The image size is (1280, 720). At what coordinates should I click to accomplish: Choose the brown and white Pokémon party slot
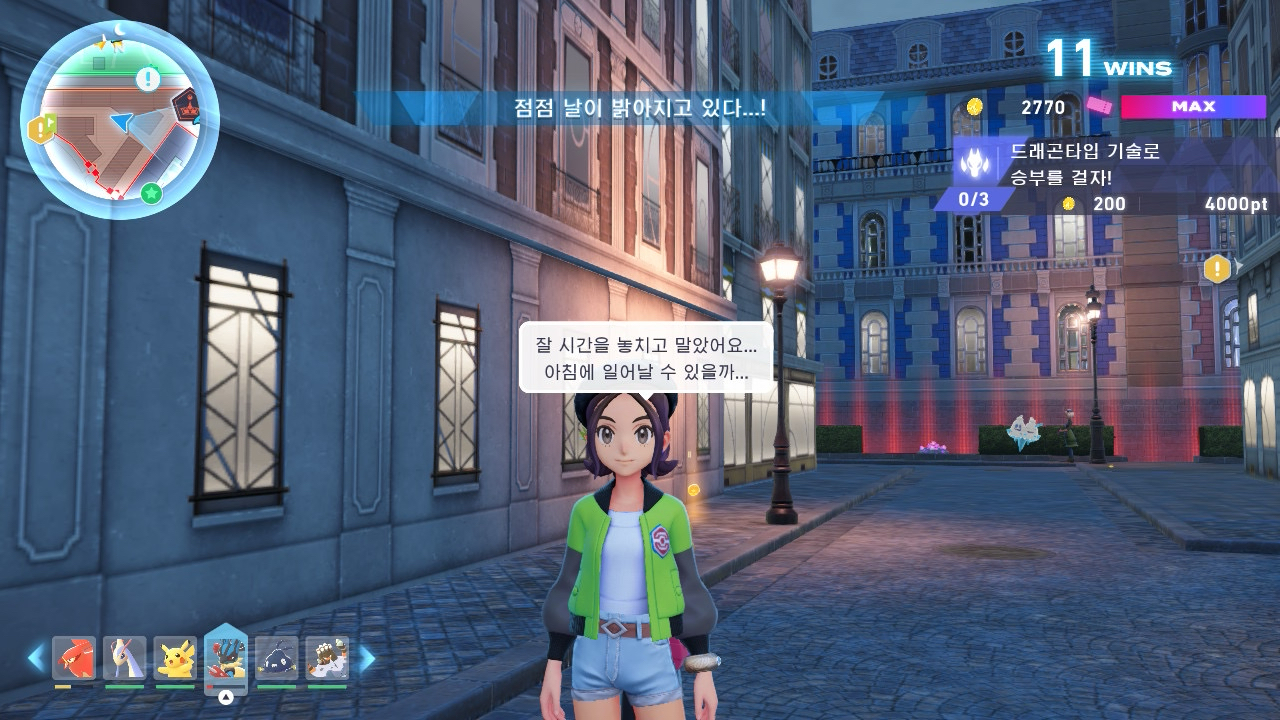pos(327,658)
